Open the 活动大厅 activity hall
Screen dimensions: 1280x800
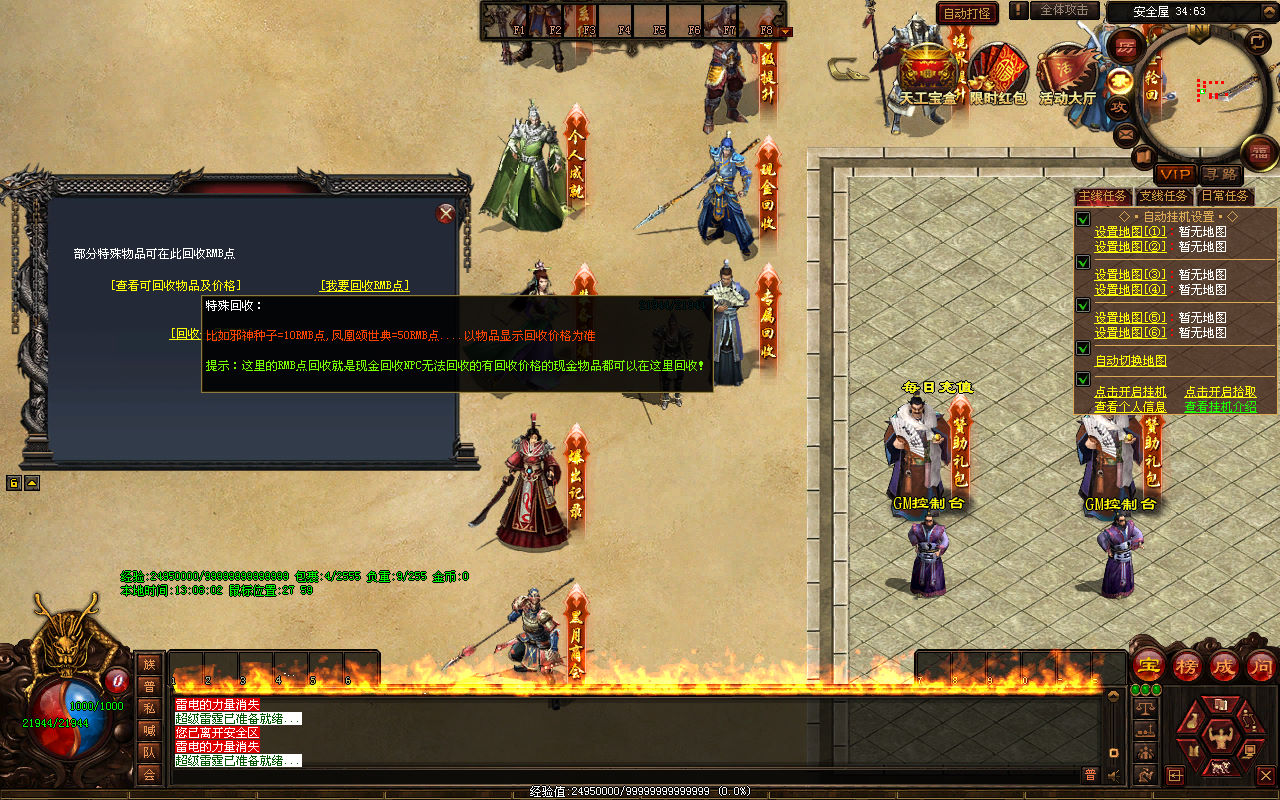point(1067,75)
